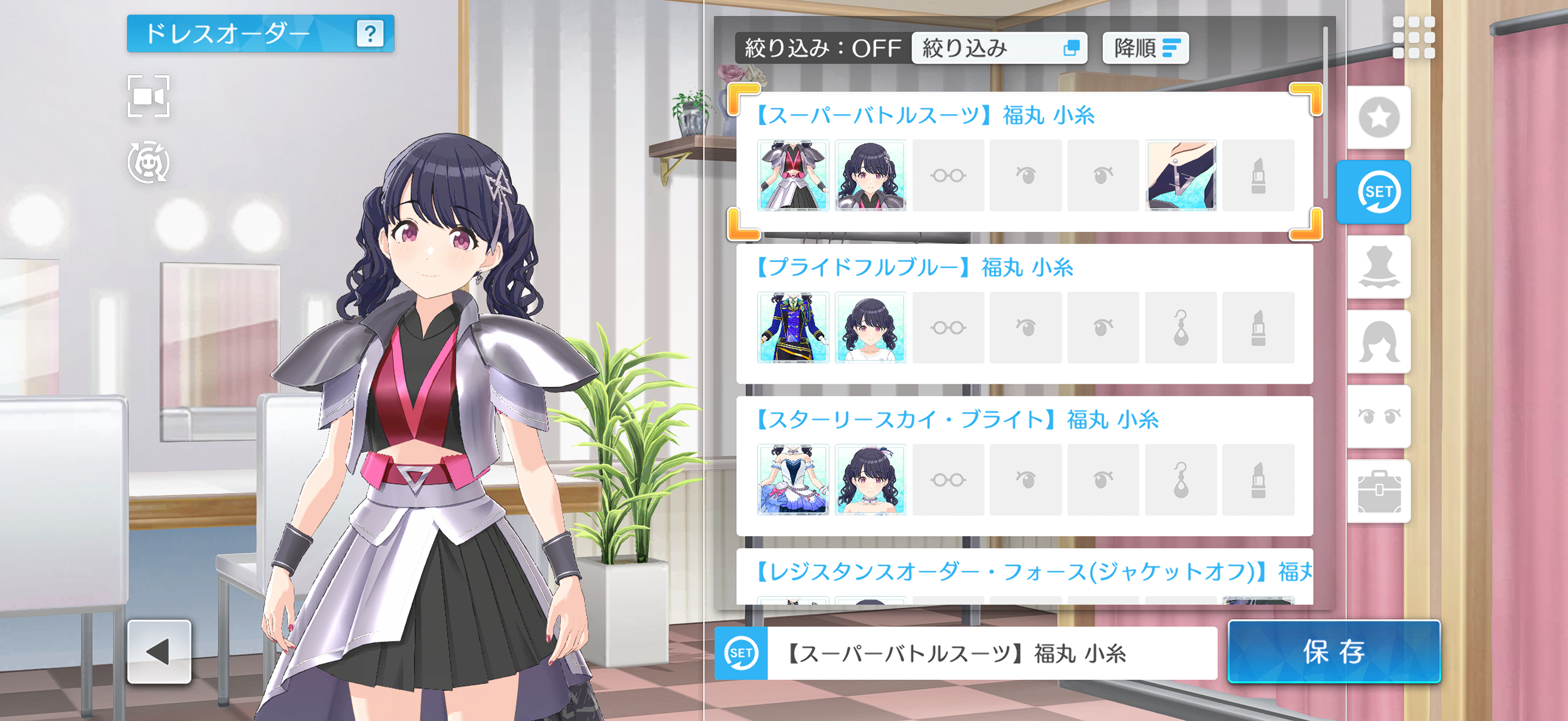The height and width of the screenshot is (721, 1568).
Task: Open the ドレスオーダー help question mark
Action: point(370,33)
